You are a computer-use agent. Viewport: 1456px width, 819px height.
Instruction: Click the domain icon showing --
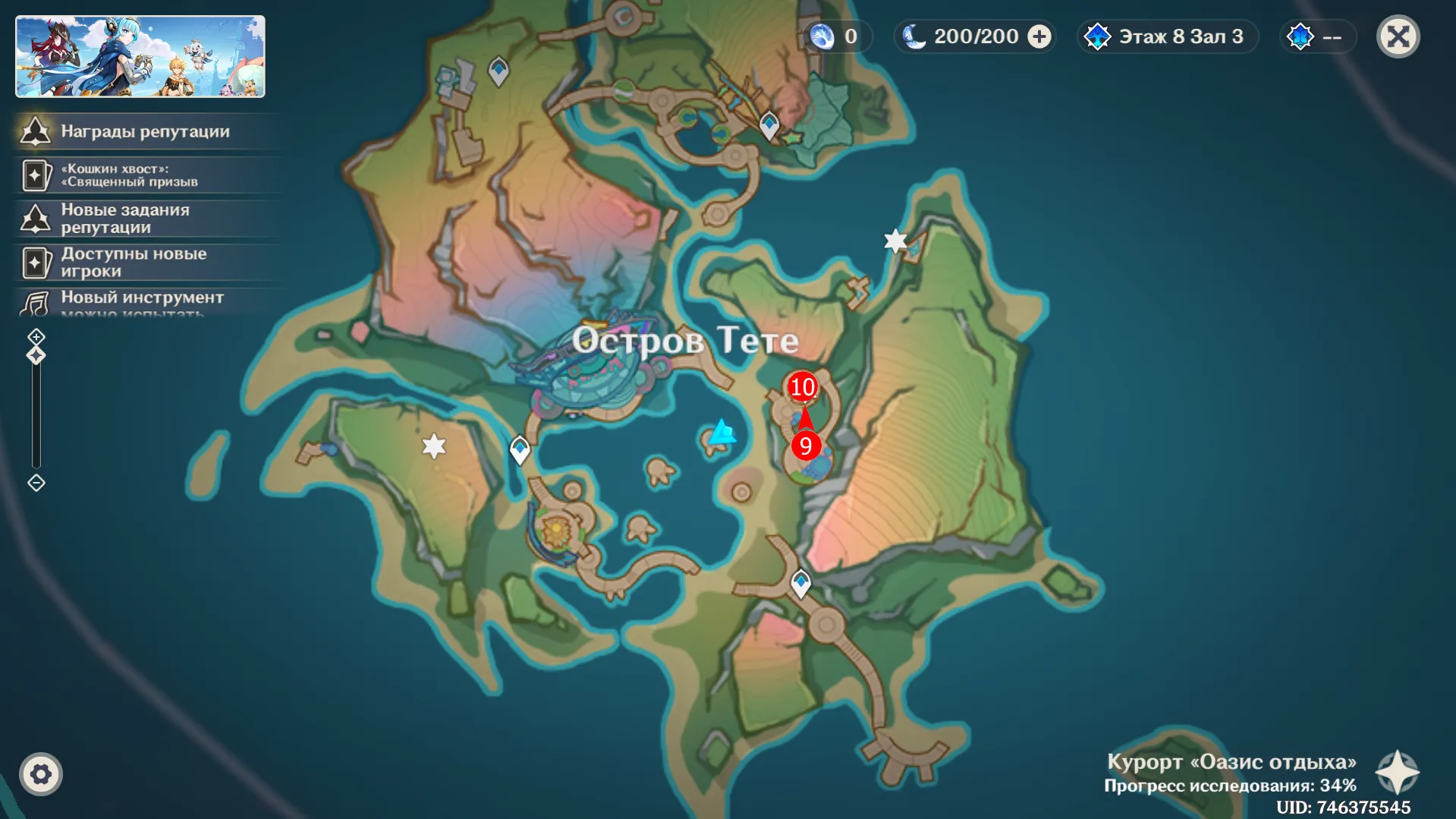pyautogui.click(x=1300, y=36)
